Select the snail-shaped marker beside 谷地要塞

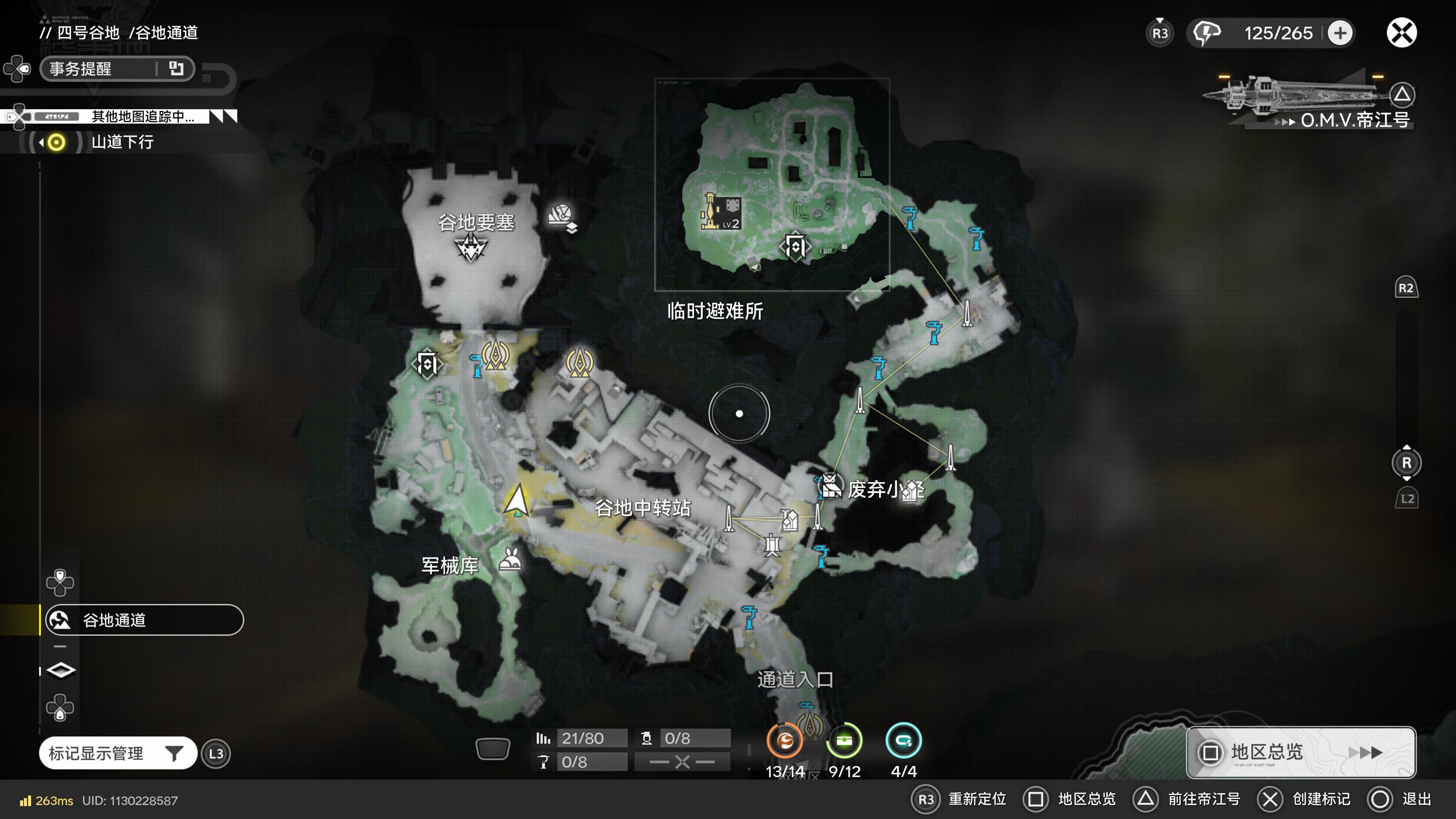pyautogui.click(x=561, y=217)
